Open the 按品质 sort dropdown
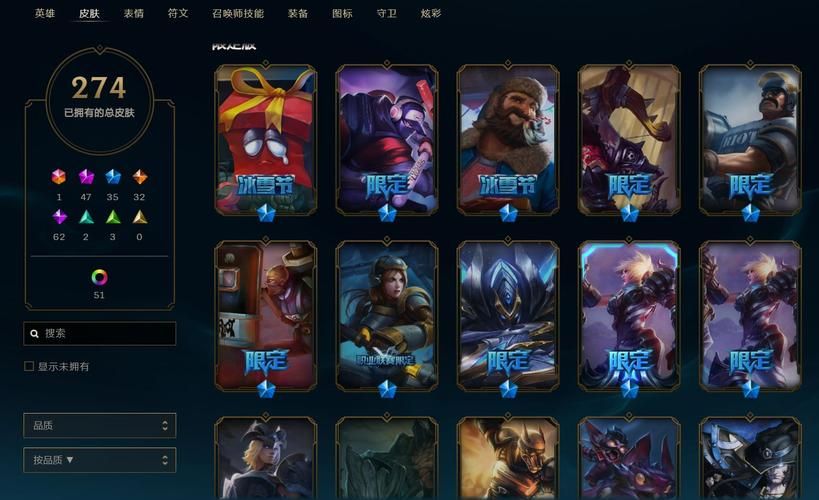 (99, 460)
